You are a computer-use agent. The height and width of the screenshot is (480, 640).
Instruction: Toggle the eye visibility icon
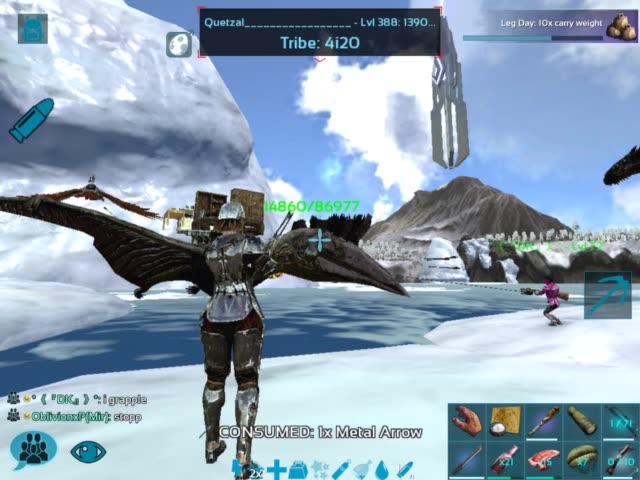pyautogui.click(x=88, y=450)
